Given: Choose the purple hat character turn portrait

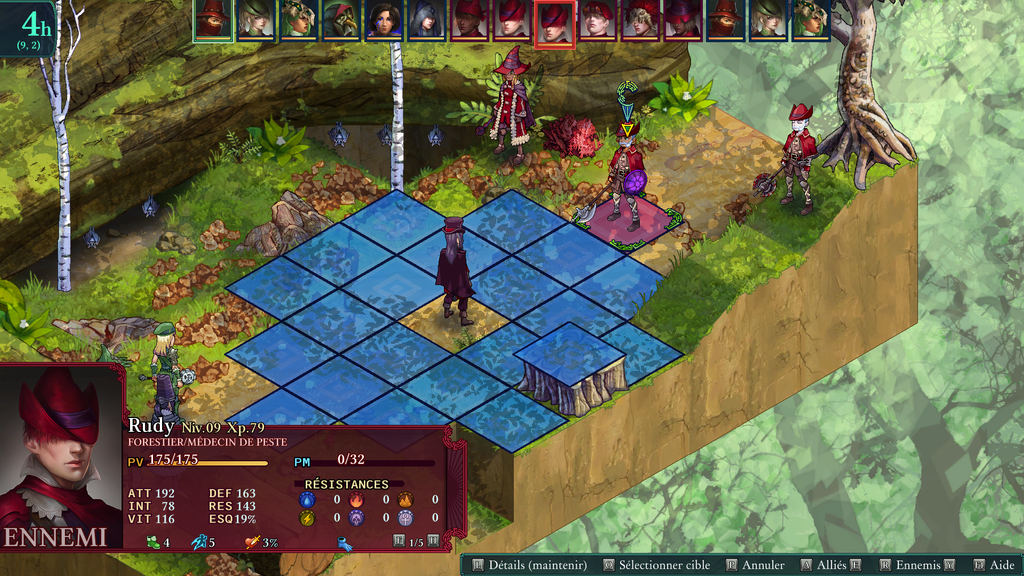Looking at the screenshot, I should click(x=682, y=20).
